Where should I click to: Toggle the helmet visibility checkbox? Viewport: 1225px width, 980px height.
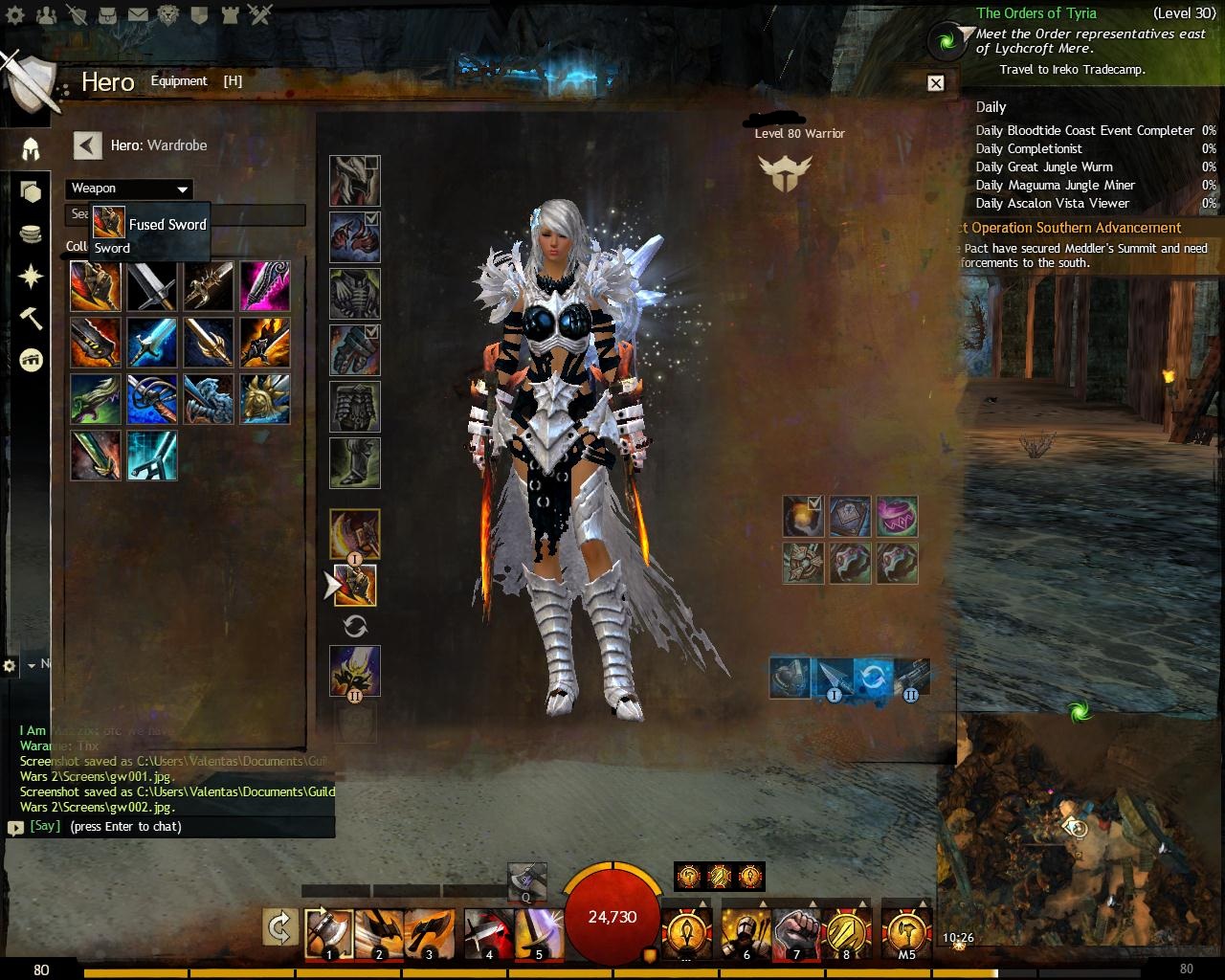371,164
